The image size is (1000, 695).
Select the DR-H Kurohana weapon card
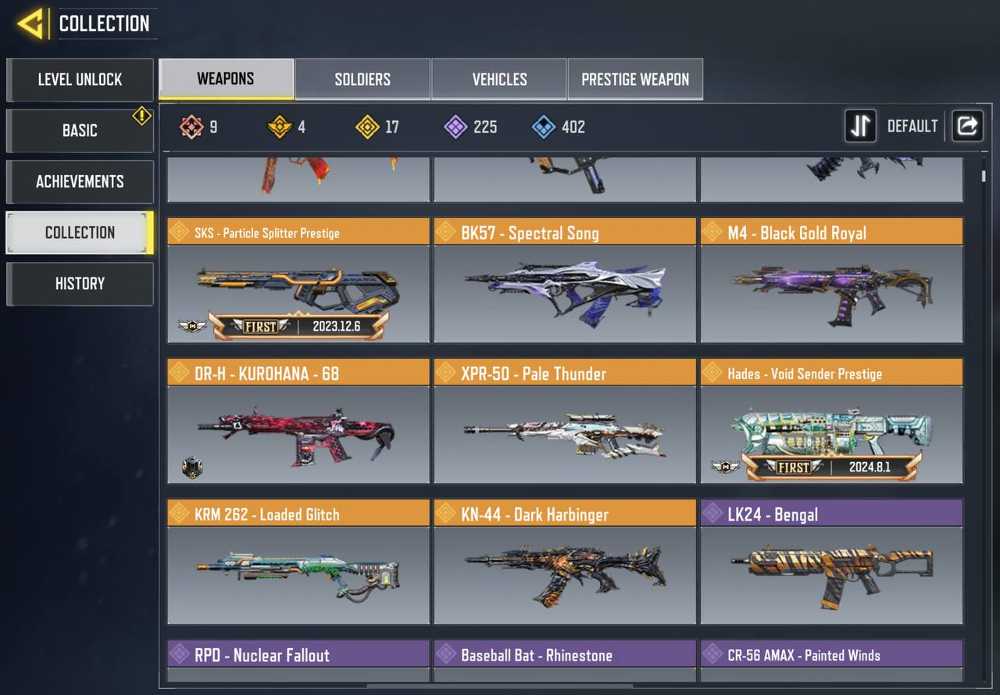[x=297, y=423]
